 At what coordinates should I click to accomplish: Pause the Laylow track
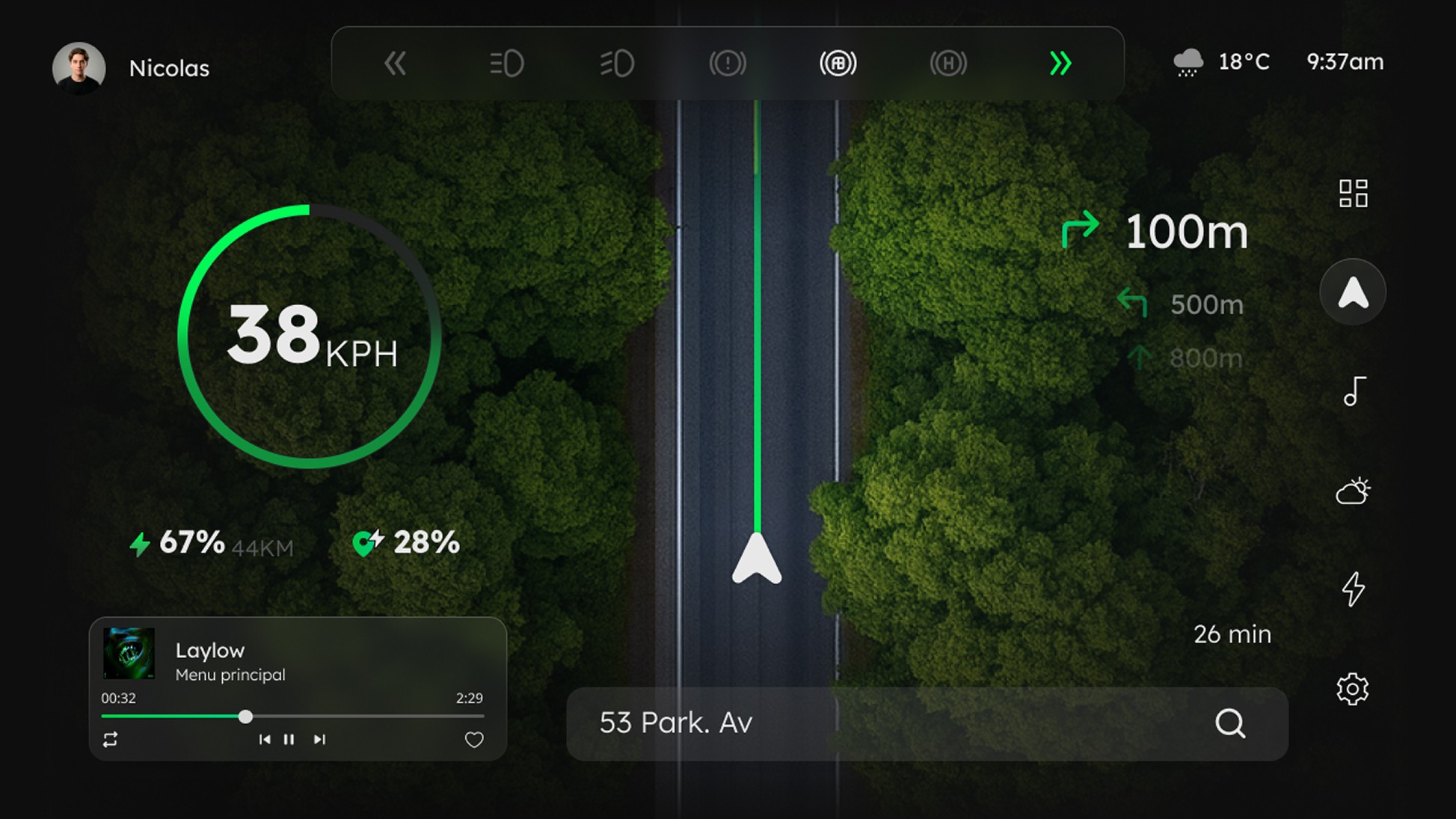[289, 740]
